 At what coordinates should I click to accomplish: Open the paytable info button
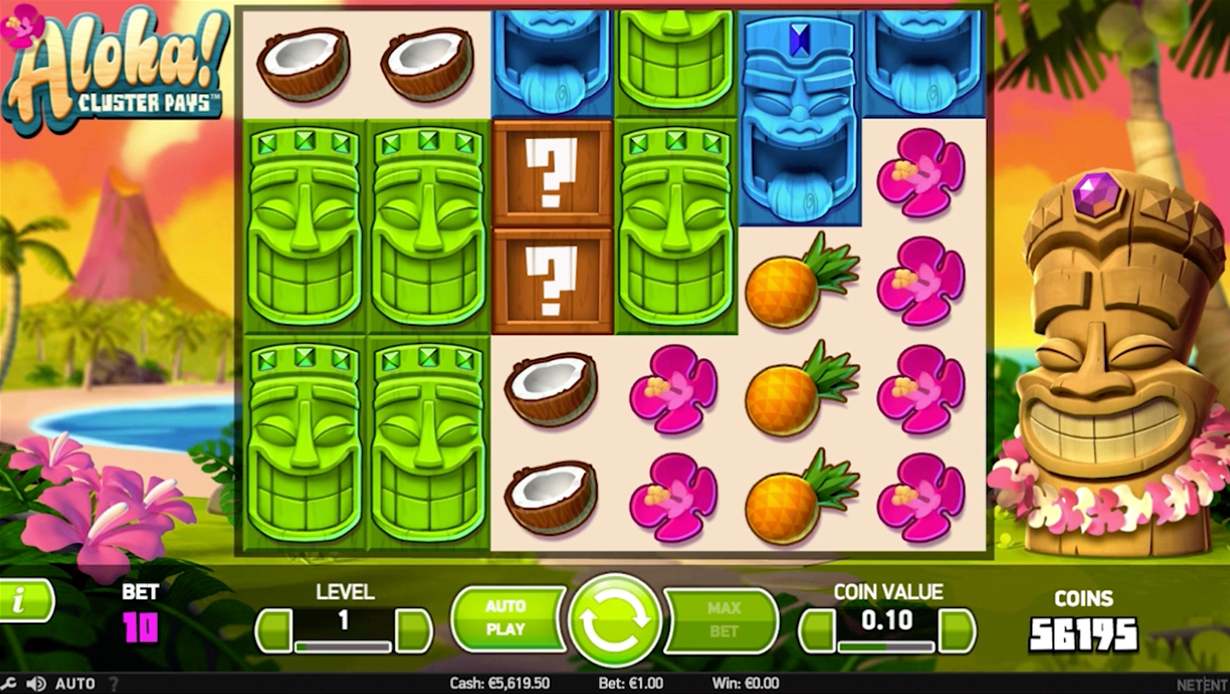point(22,601)
